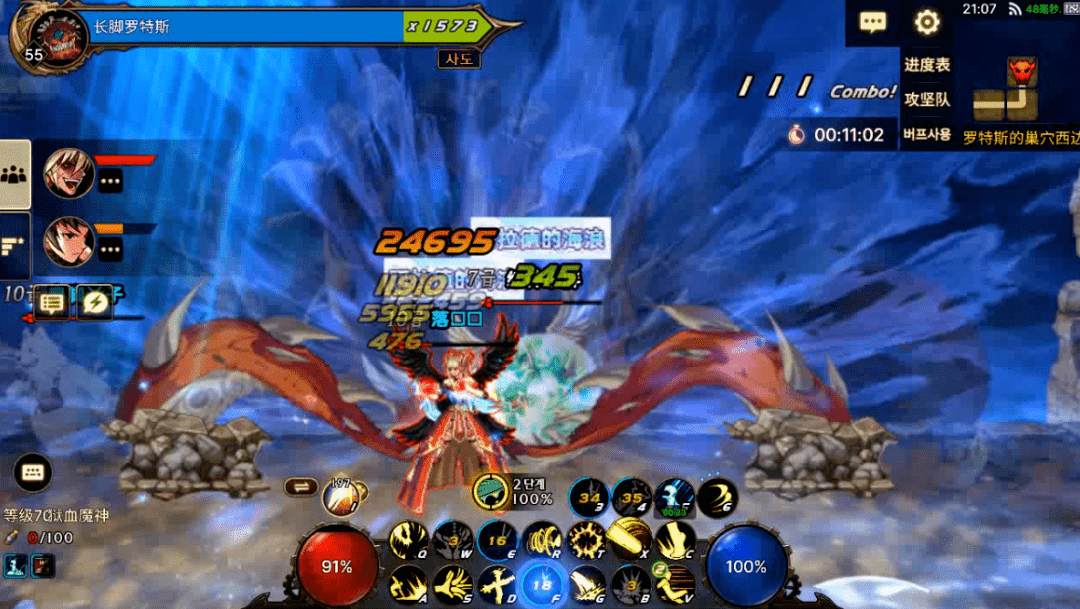Use the V skill with green badge

pyautogui.click(x=676, y=585)
